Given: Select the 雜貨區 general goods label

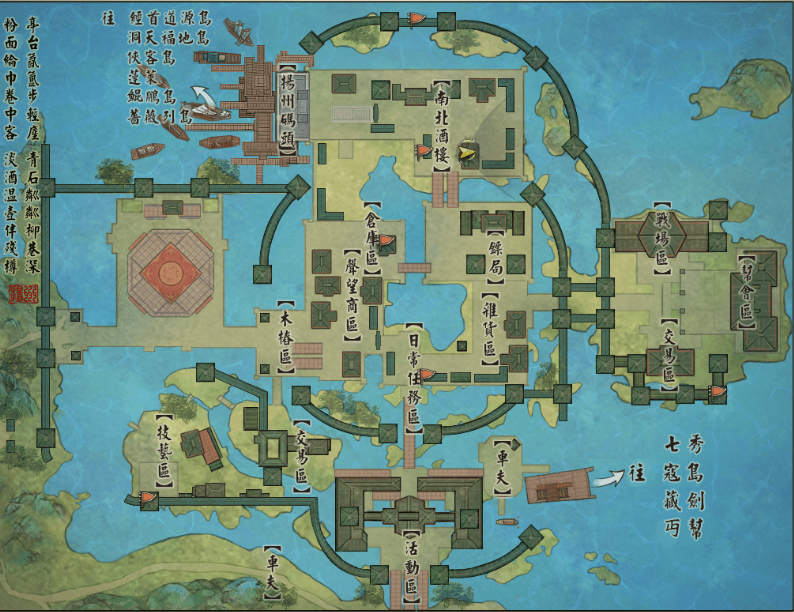Looking at the screenshot, I should point(490,325).
